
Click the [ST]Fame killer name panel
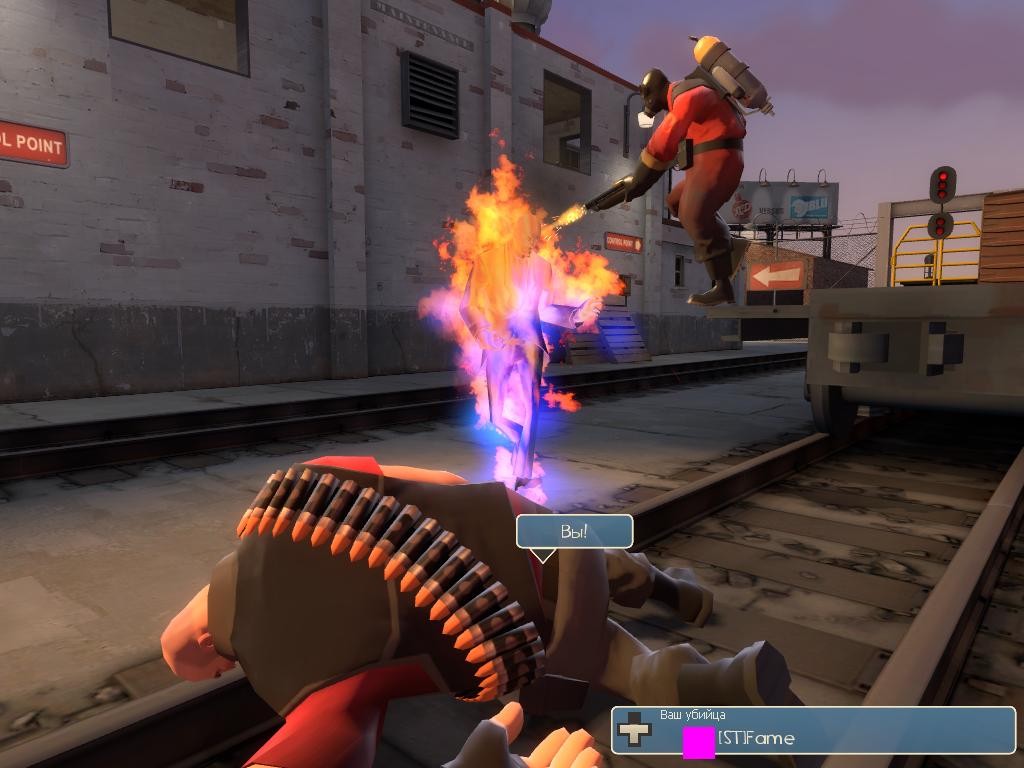(814, 731)
